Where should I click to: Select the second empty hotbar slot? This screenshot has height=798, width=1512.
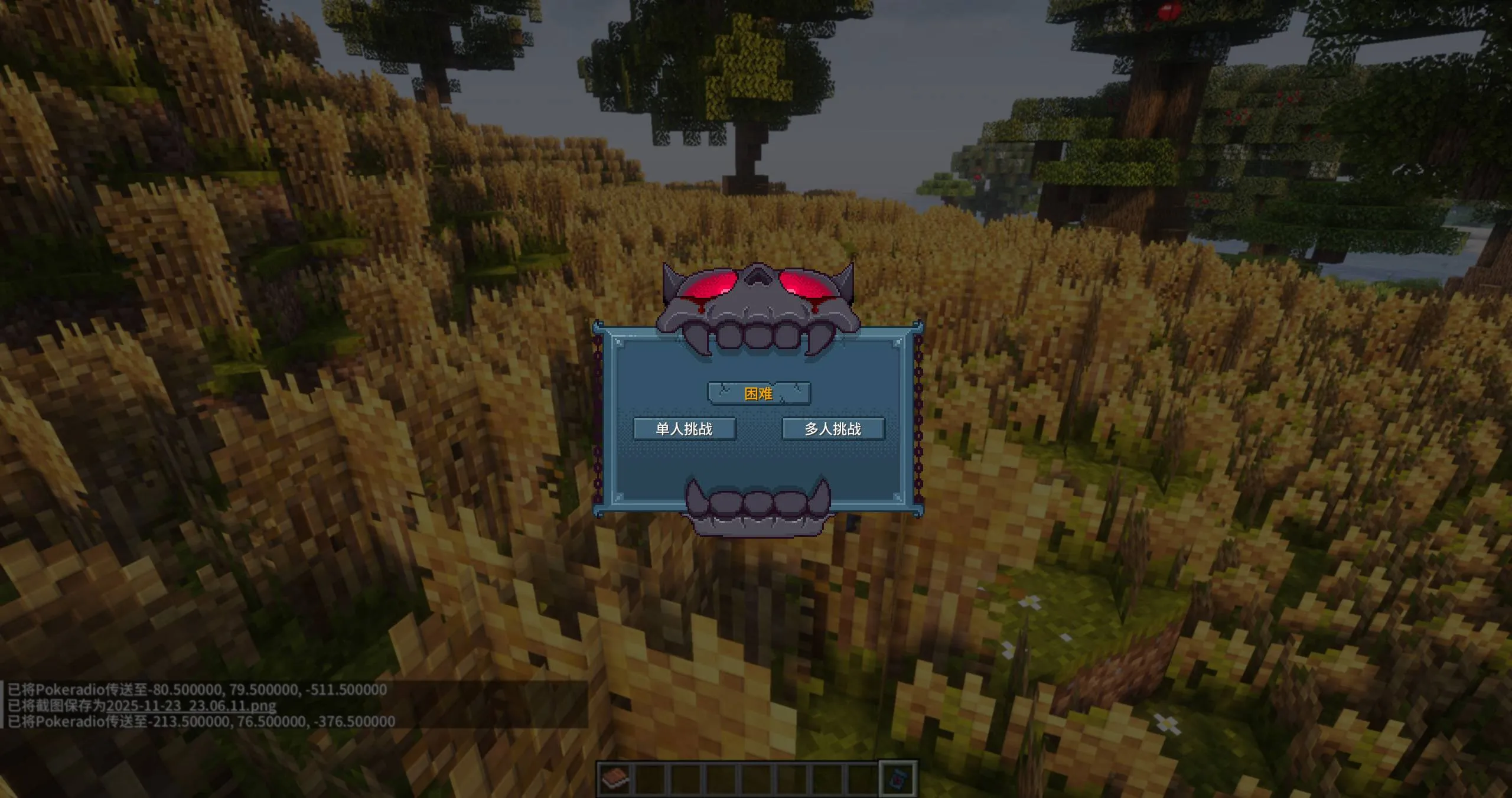[650, 777]
